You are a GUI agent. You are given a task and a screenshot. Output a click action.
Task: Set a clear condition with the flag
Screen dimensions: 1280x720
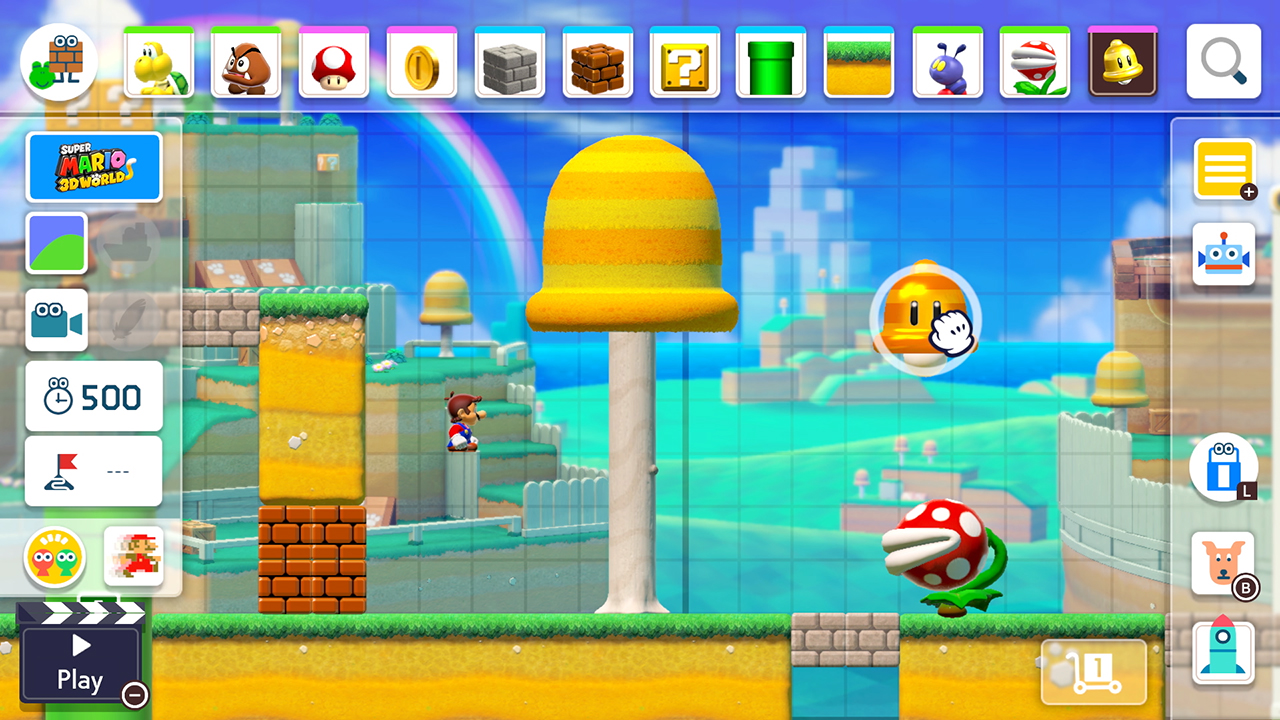pos(93,469)
